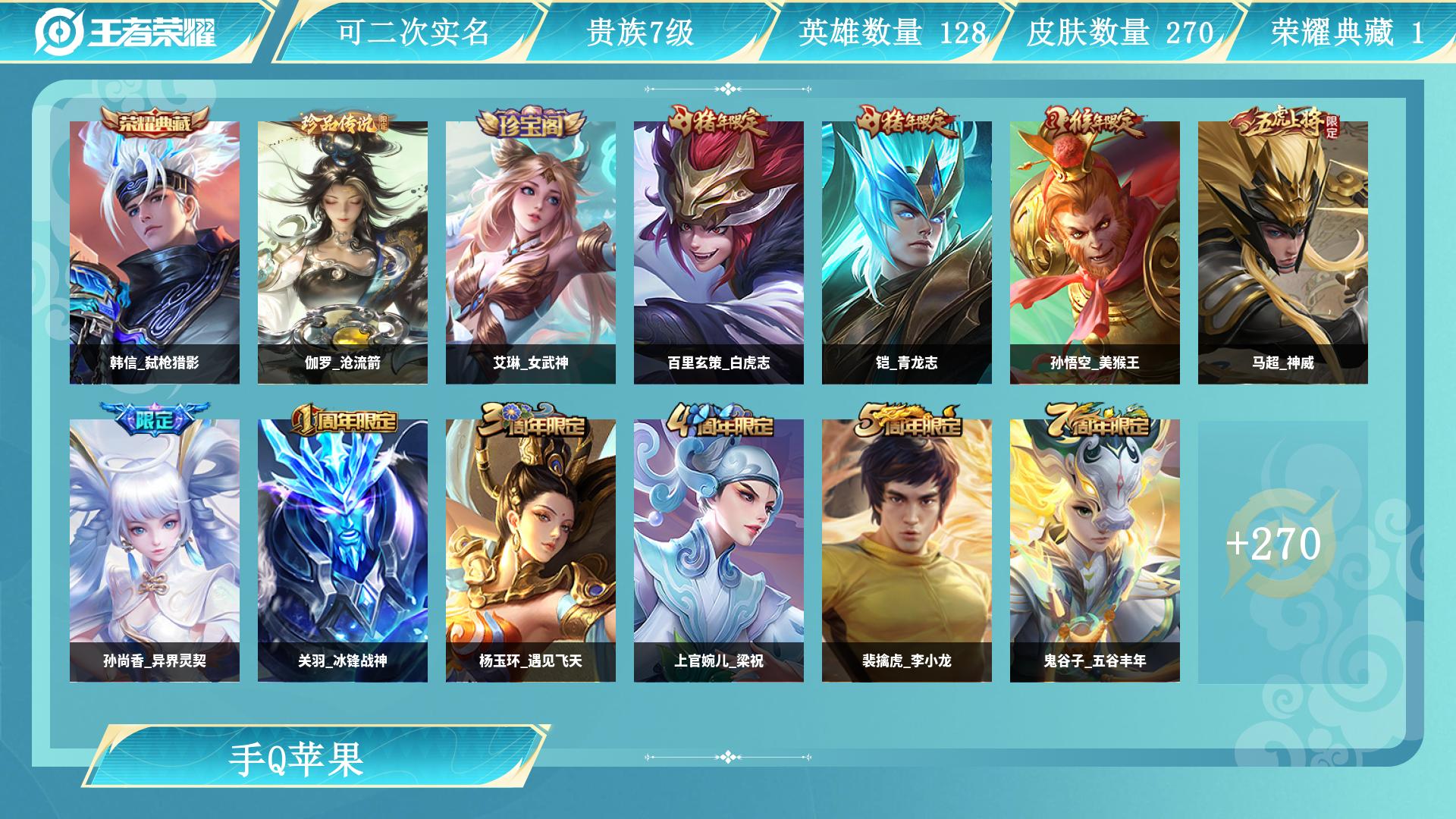View the 关羽_冰锋战神 skin card

click(x=343, y=551)
